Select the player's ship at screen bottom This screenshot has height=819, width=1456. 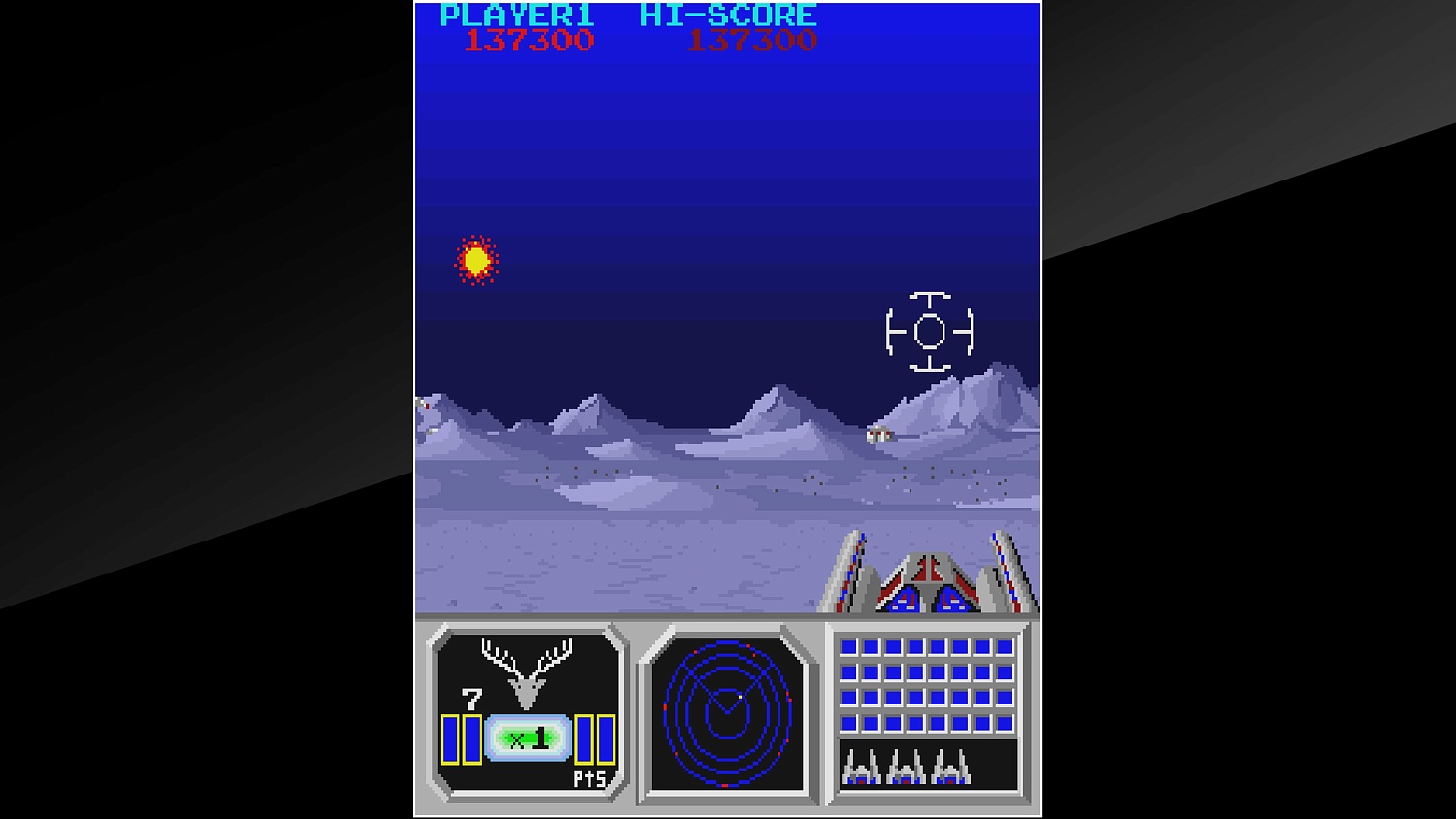coord(929,582)
